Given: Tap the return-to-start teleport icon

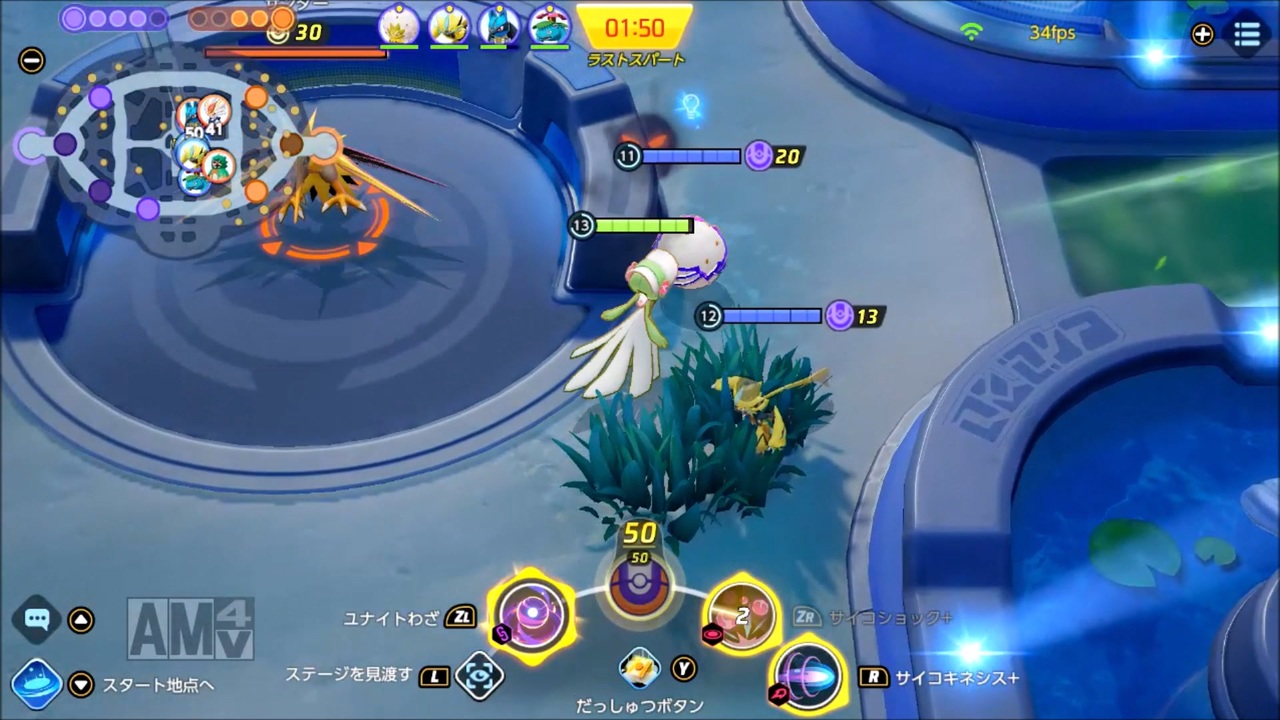Looking at the screenshot, I should pyautogui.click(x=38, y=684).
